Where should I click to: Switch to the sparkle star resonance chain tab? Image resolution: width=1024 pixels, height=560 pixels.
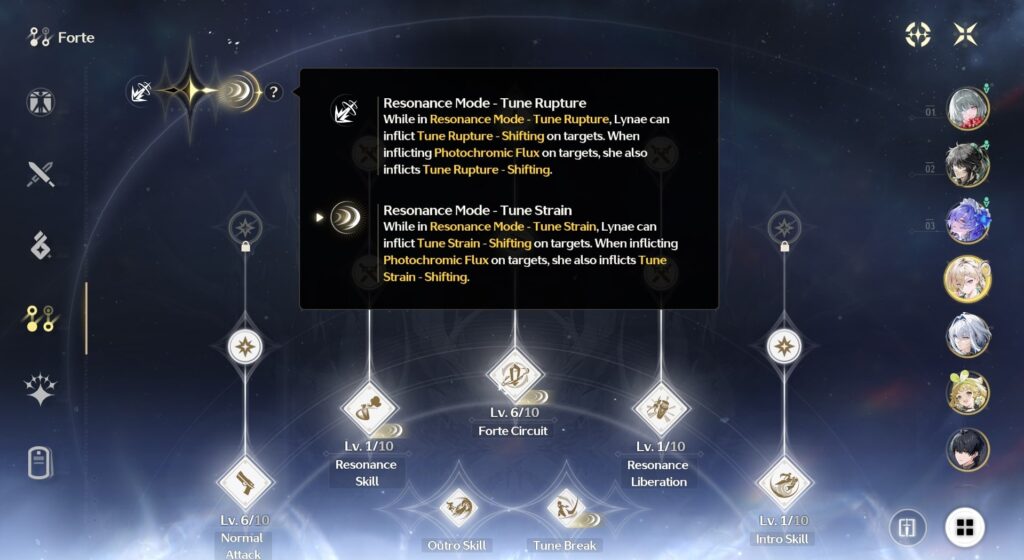(x=41, y=391)
